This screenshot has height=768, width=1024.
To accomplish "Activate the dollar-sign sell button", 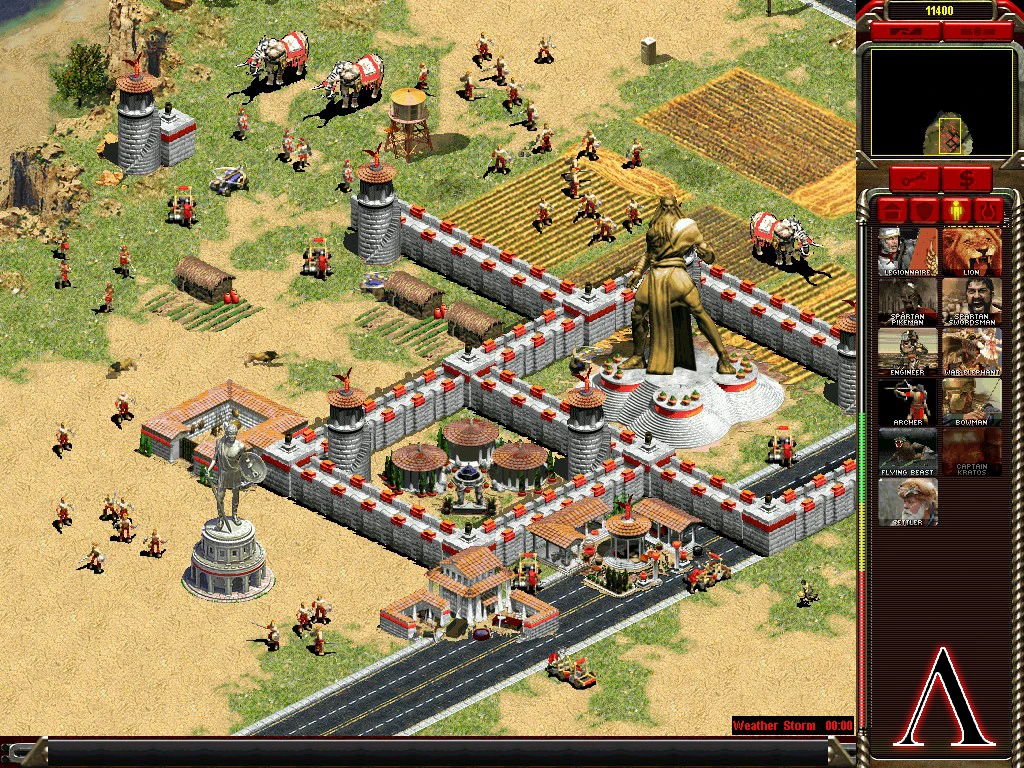I will [966, 180].
